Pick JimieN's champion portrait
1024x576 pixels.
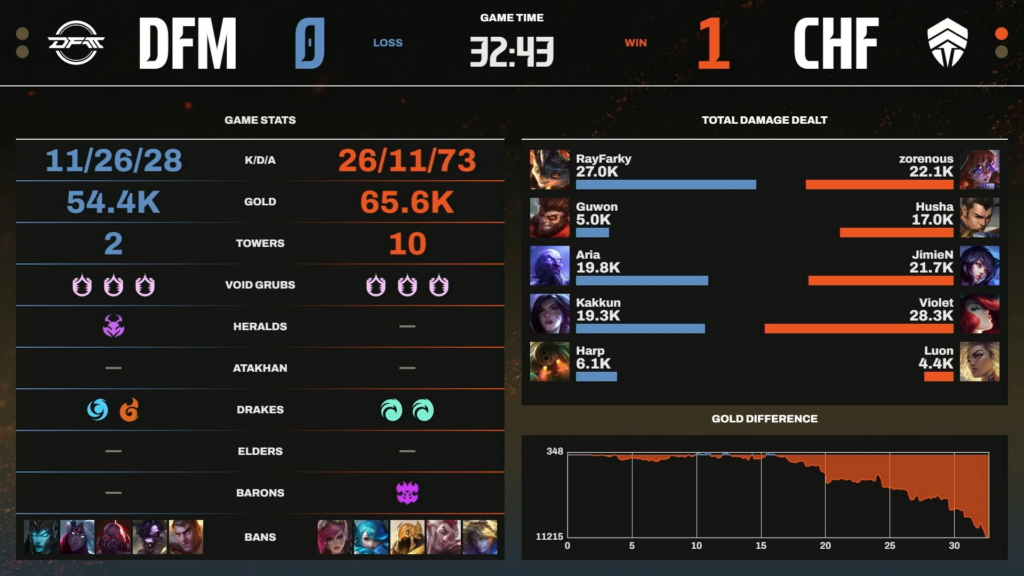979,265
